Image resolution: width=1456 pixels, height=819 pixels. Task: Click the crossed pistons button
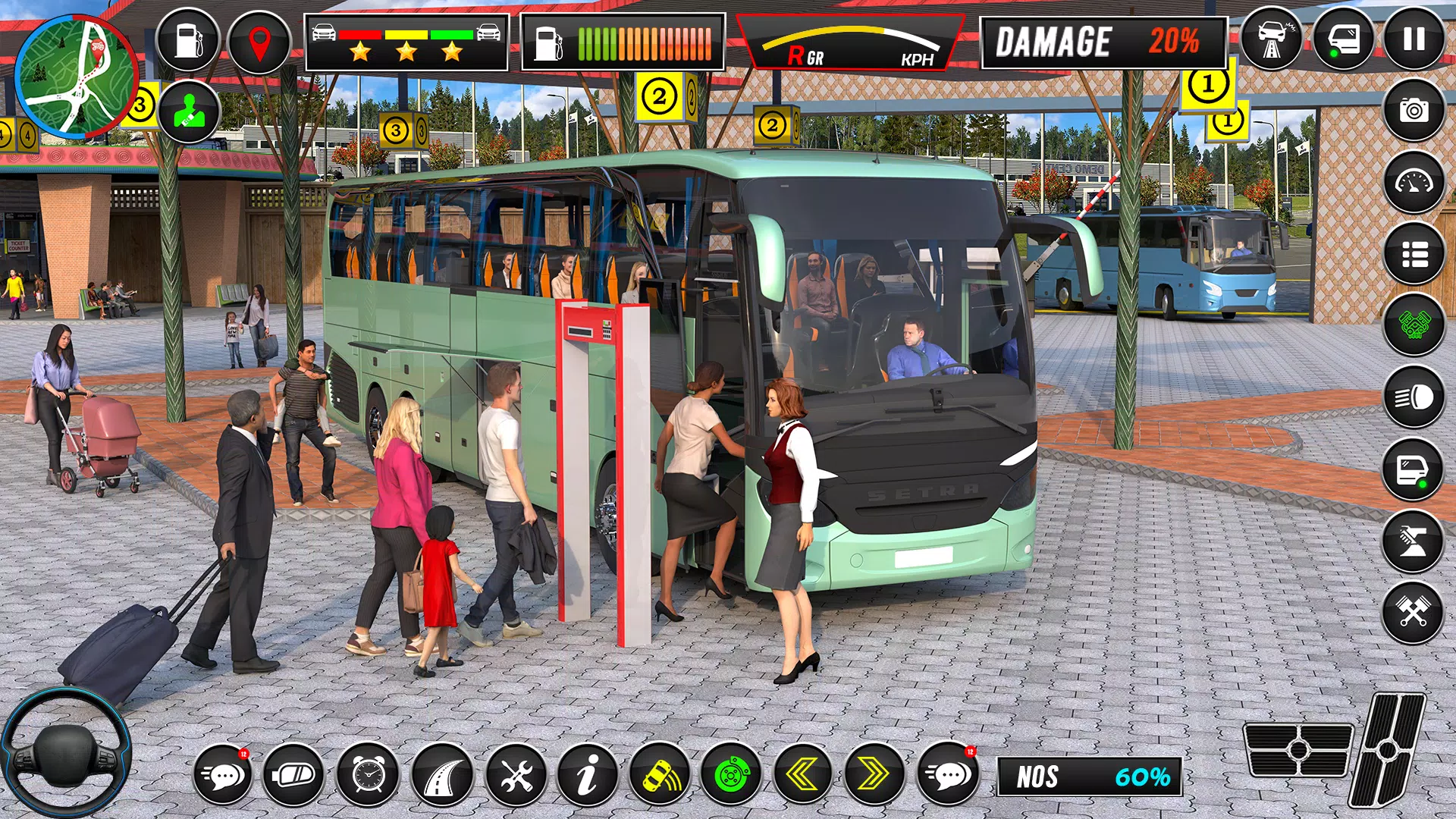click(x=1414, y=613)
